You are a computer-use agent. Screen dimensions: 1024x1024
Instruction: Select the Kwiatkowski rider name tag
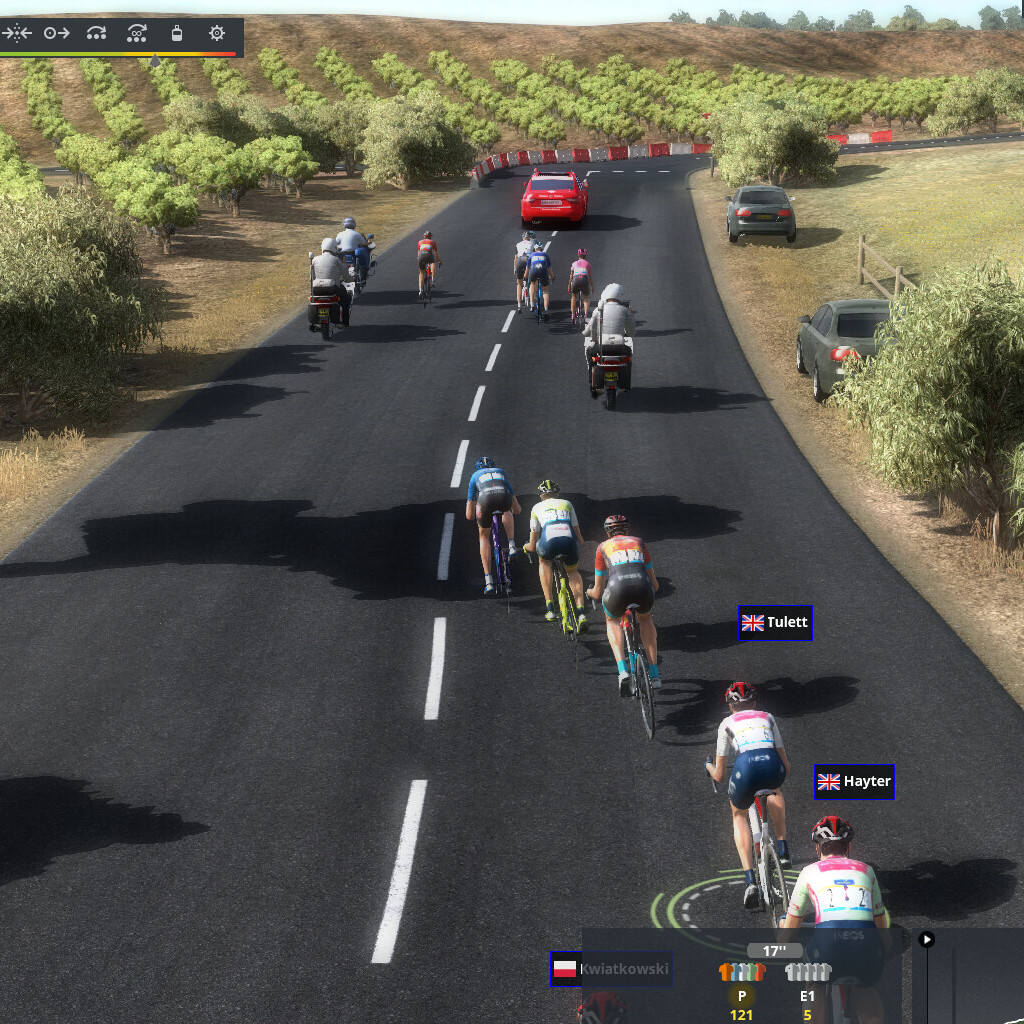pos(611,969)
